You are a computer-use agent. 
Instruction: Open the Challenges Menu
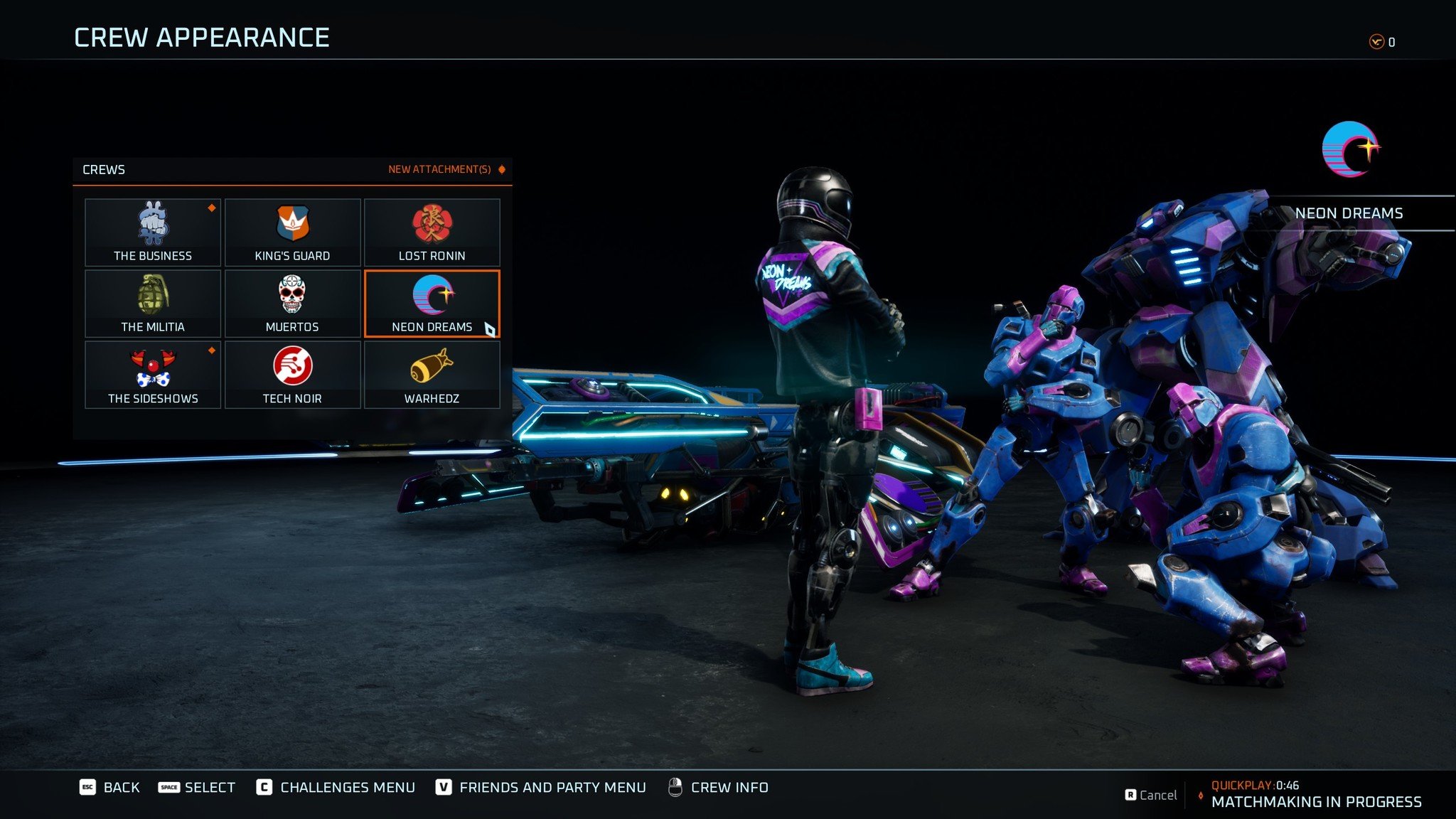coord(336,787)
